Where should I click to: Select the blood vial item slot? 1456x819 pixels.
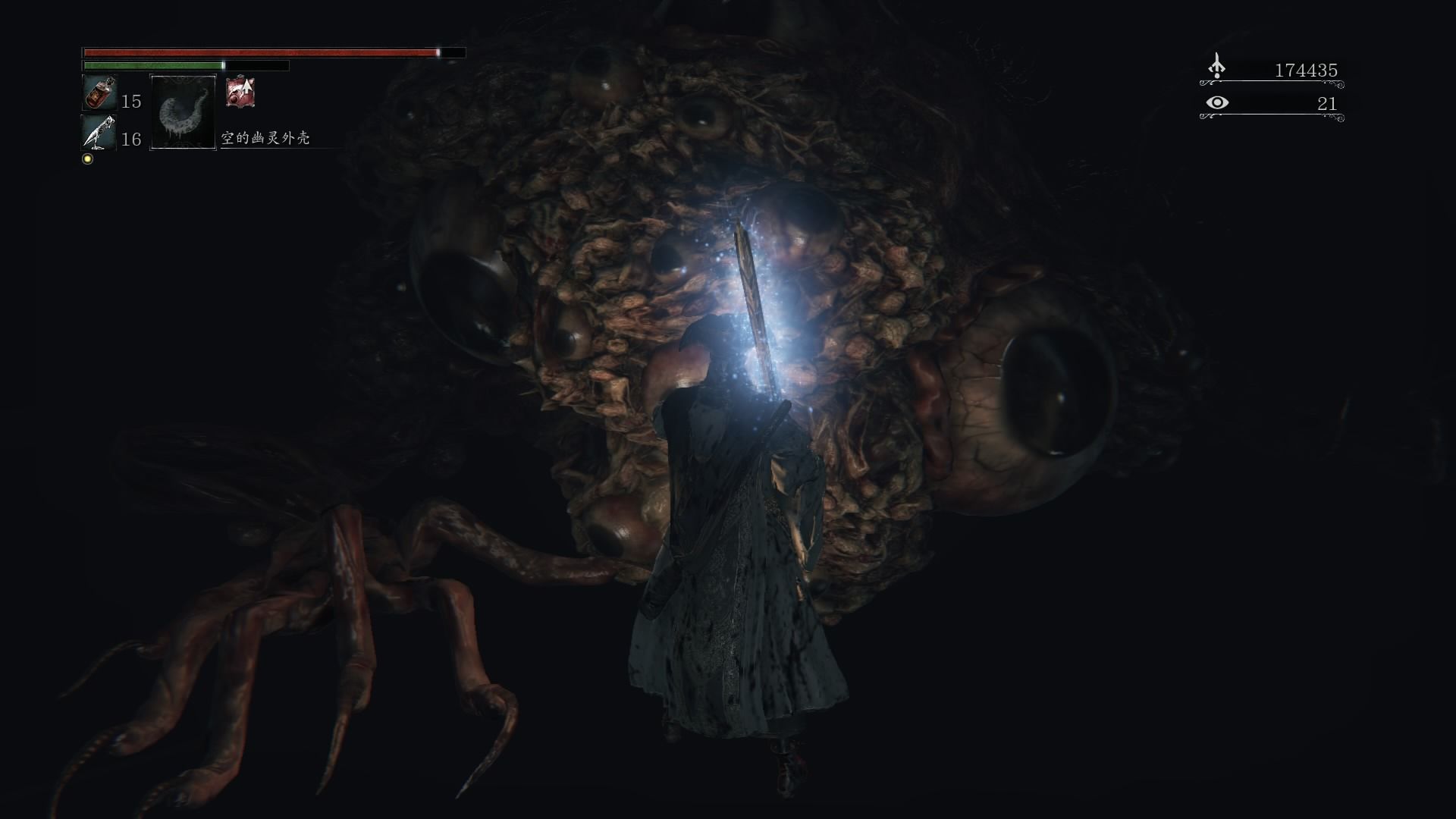pos(99,93)
